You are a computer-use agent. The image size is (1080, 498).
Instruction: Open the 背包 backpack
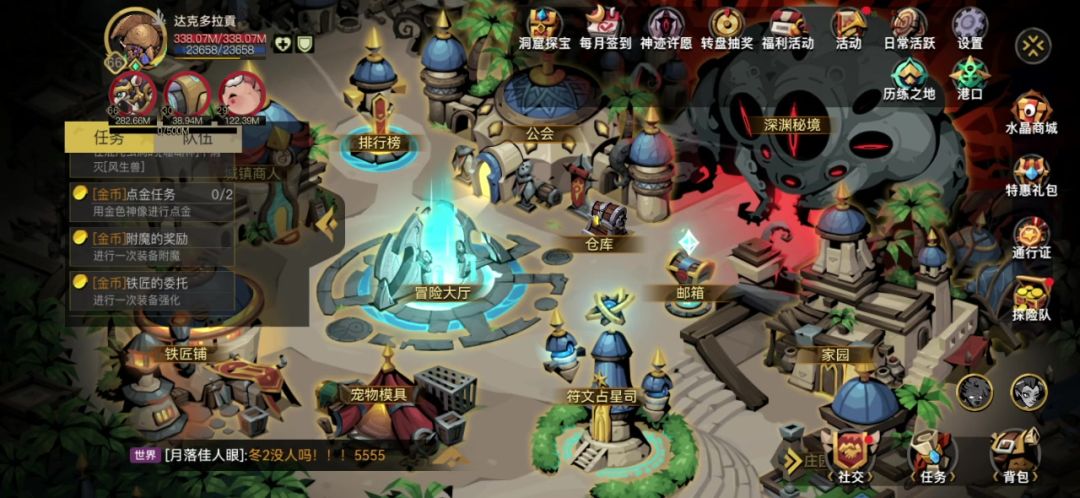pos(1014,458)
